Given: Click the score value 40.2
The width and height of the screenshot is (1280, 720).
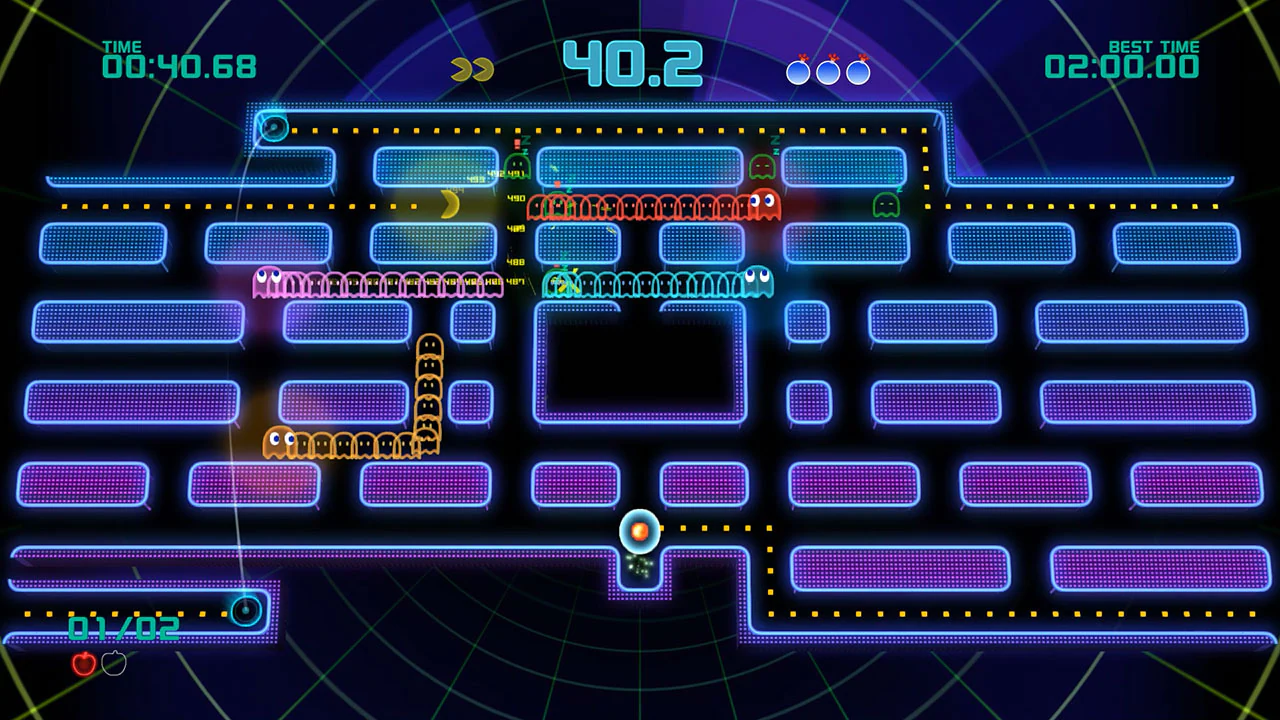Looking at the screenshot, I should (632, 62).
